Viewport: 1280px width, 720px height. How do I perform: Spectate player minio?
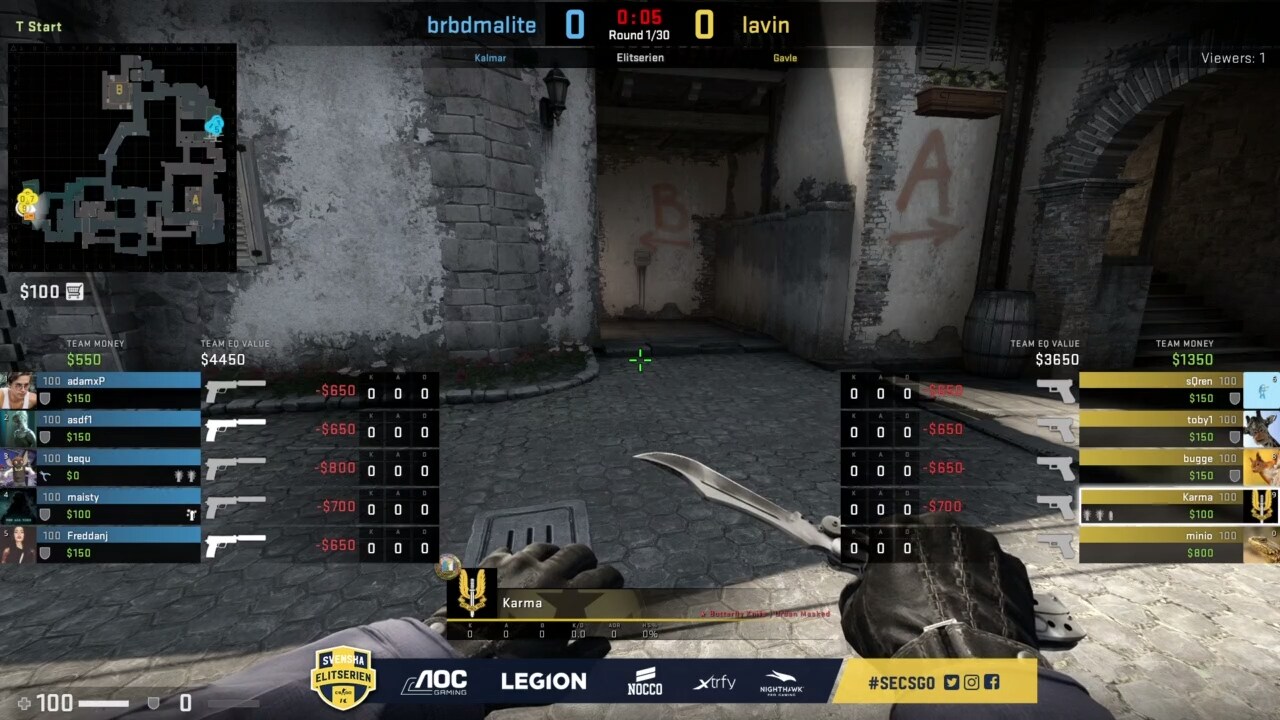click(x=1160, y=544)
